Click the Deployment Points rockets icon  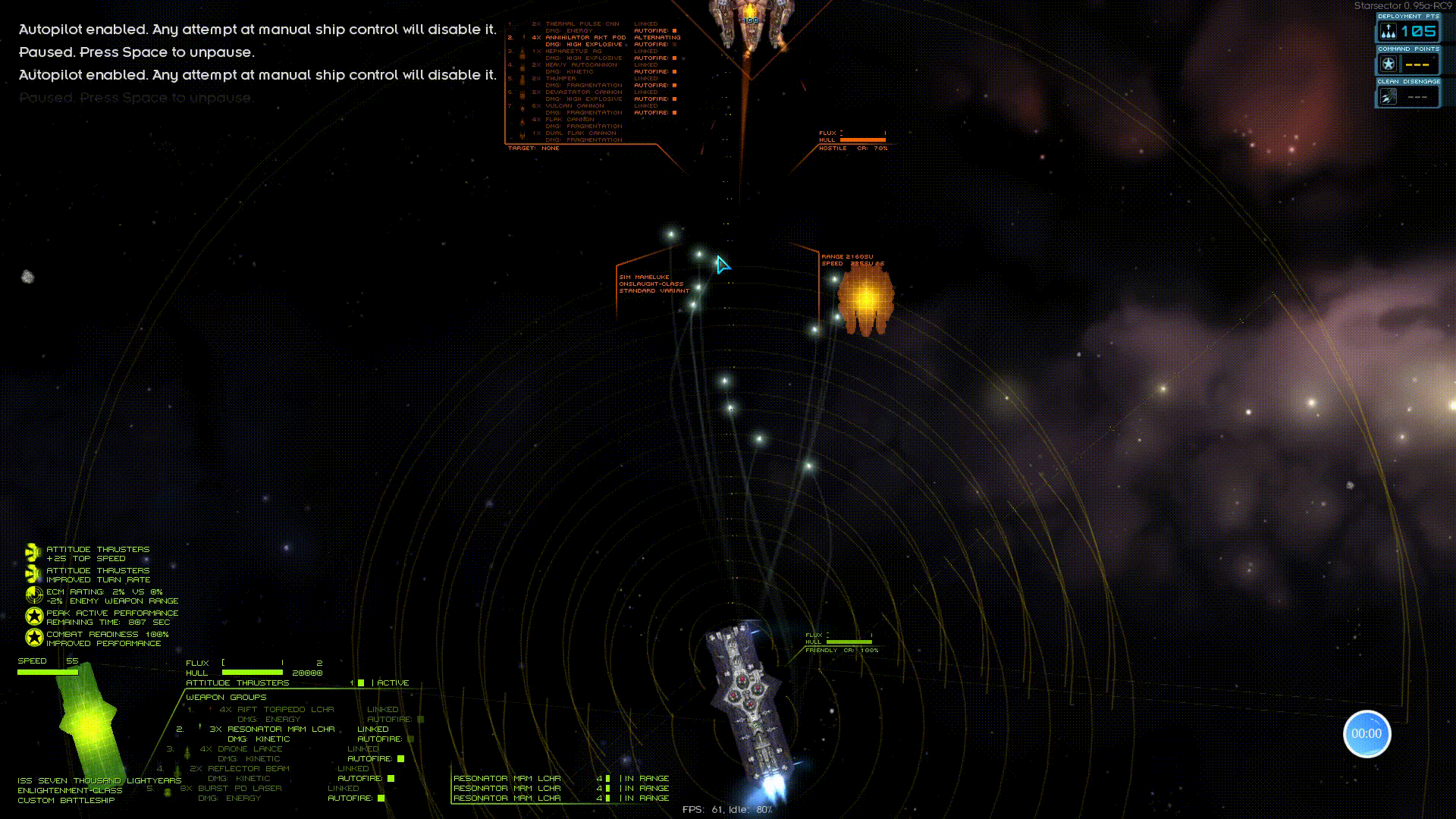[1389, 30]
